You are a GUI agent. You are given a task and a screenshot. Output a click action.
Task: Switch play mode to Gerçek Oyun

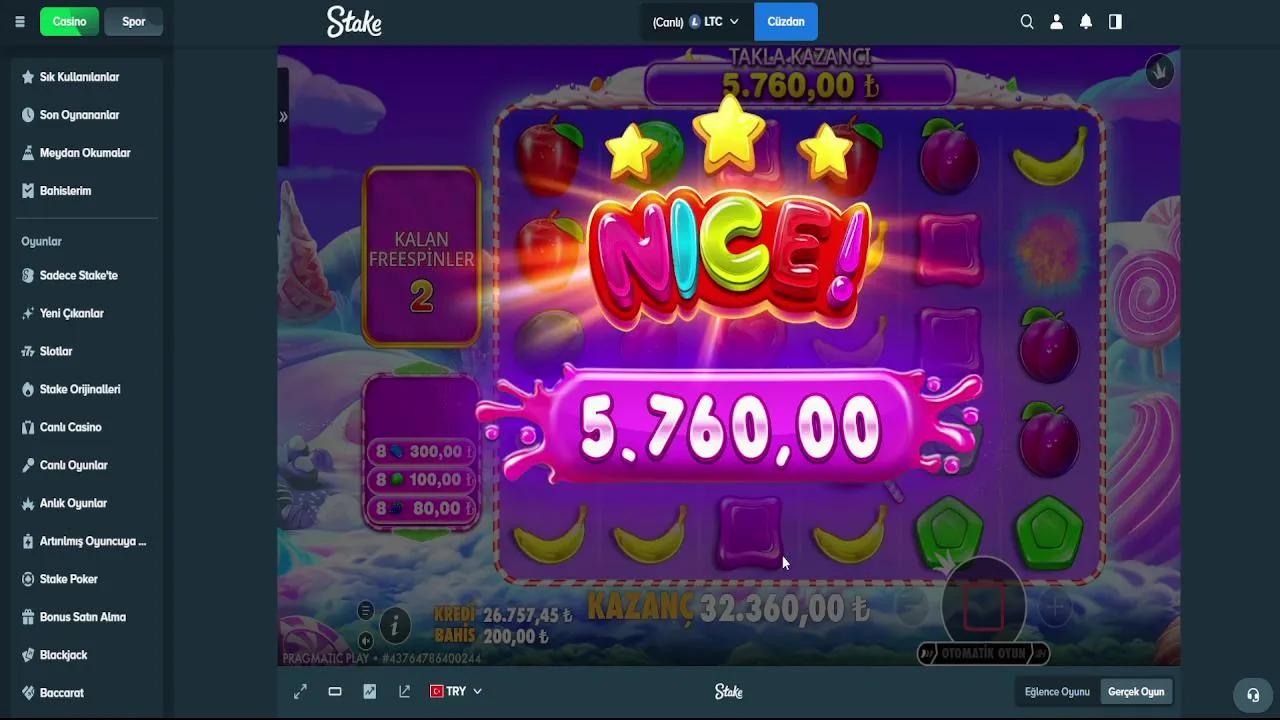pos(1136,691)
